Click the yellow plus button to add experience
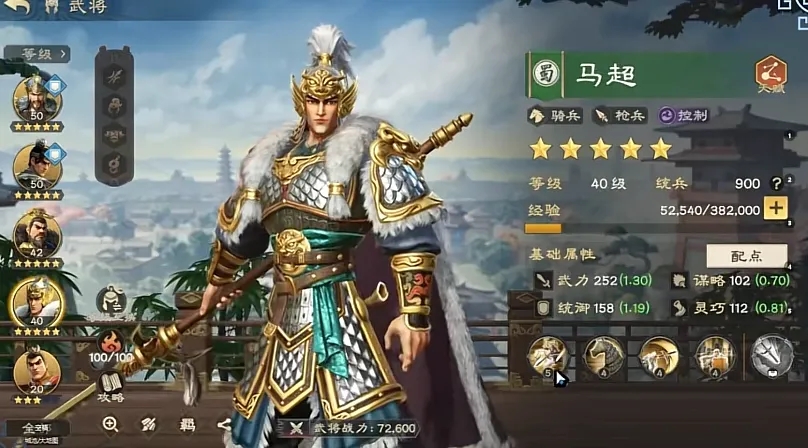Screen dimensions: 808x448 775,208
